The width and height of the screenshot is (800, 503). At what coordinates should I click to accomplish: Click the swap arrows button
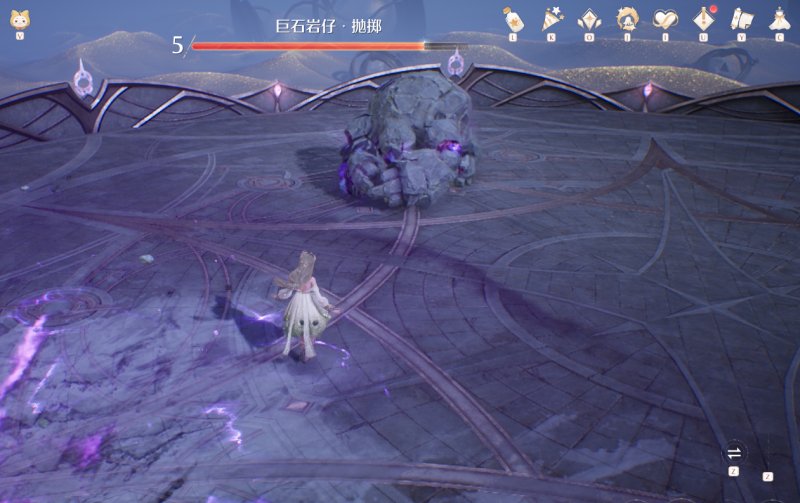[734, 452]
